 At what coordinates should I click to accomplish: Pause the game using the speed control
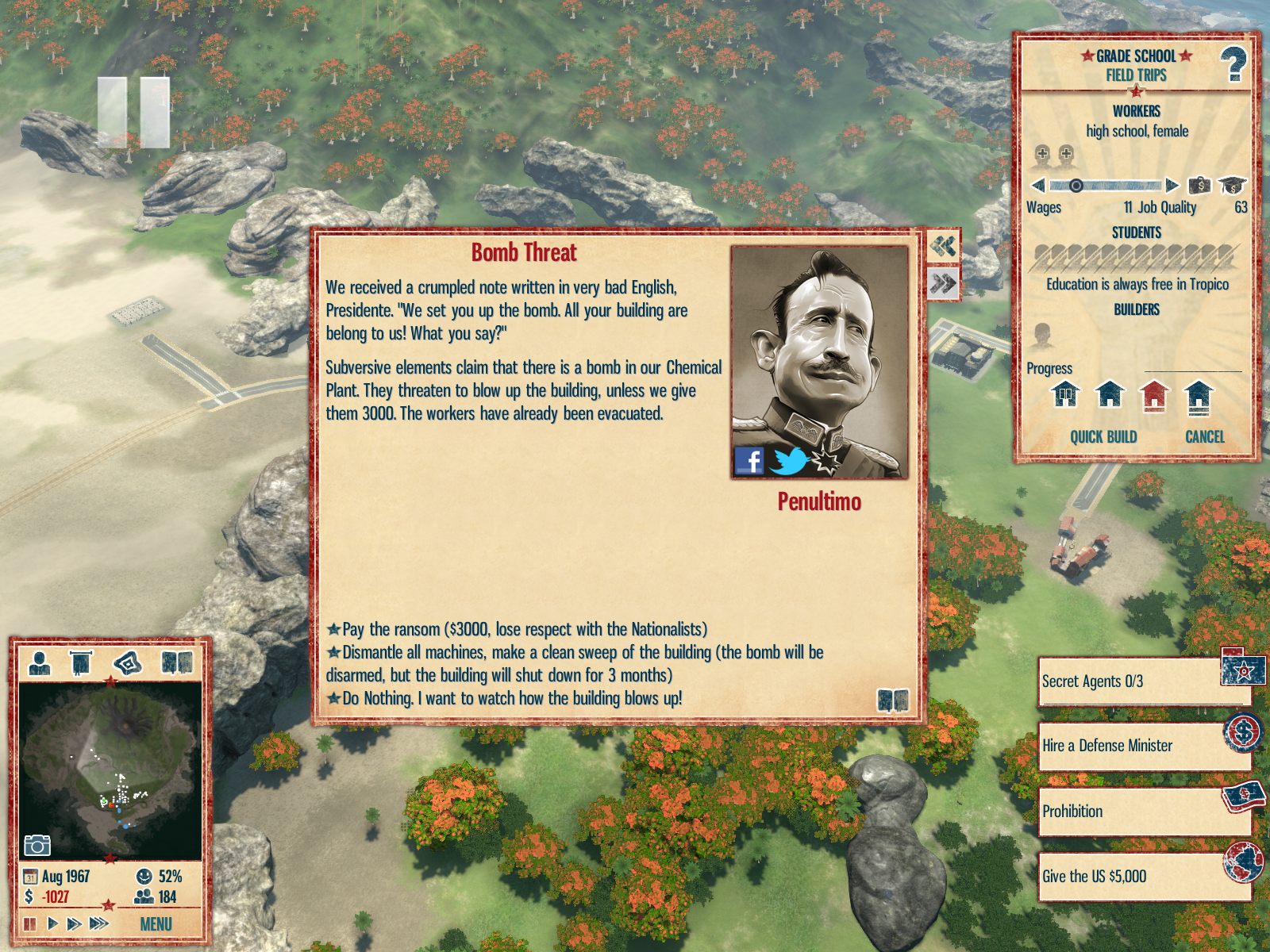click(30, 924)
